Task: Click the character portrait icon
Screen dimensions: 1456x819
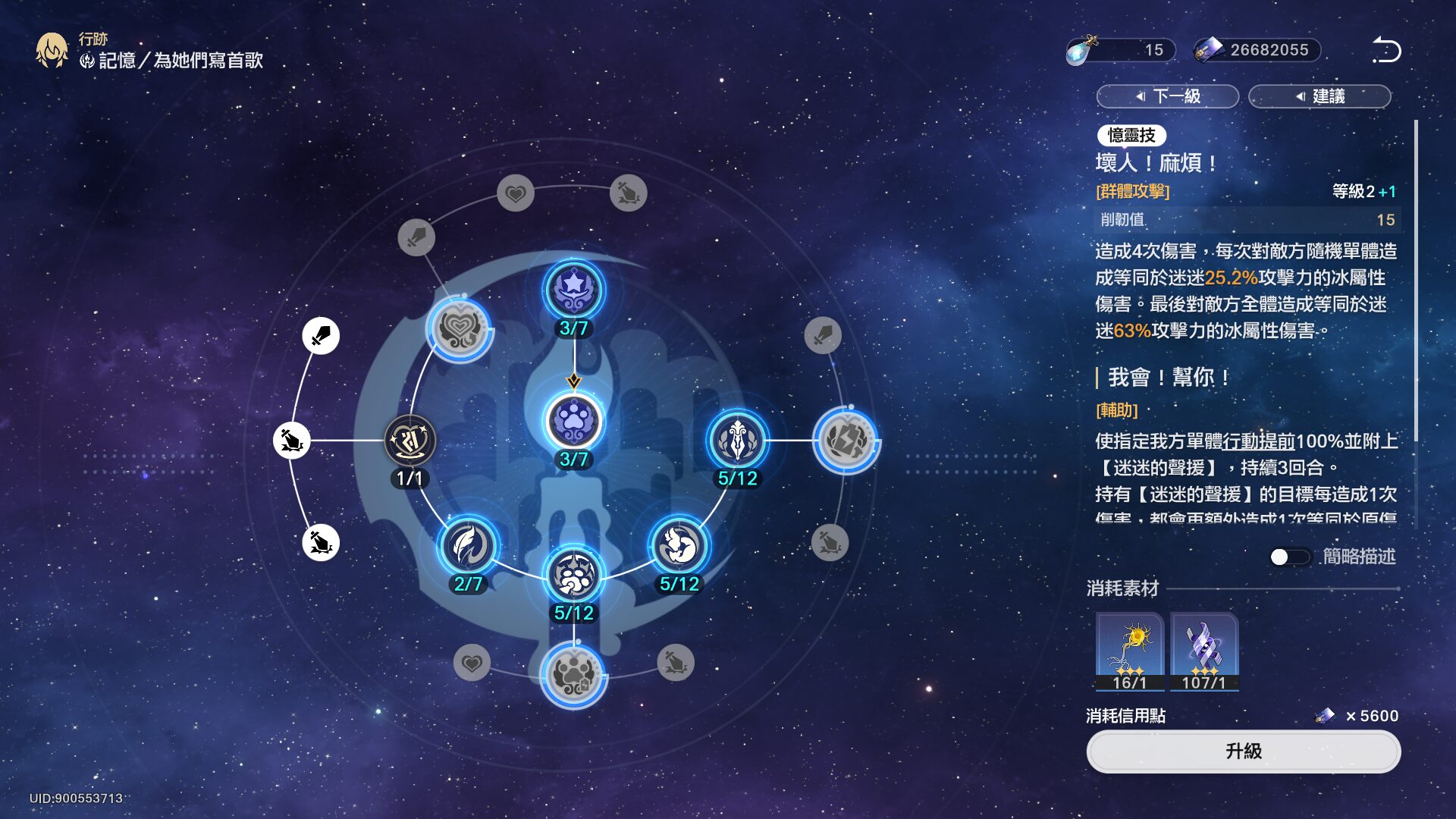Action: tap(52, 51)
